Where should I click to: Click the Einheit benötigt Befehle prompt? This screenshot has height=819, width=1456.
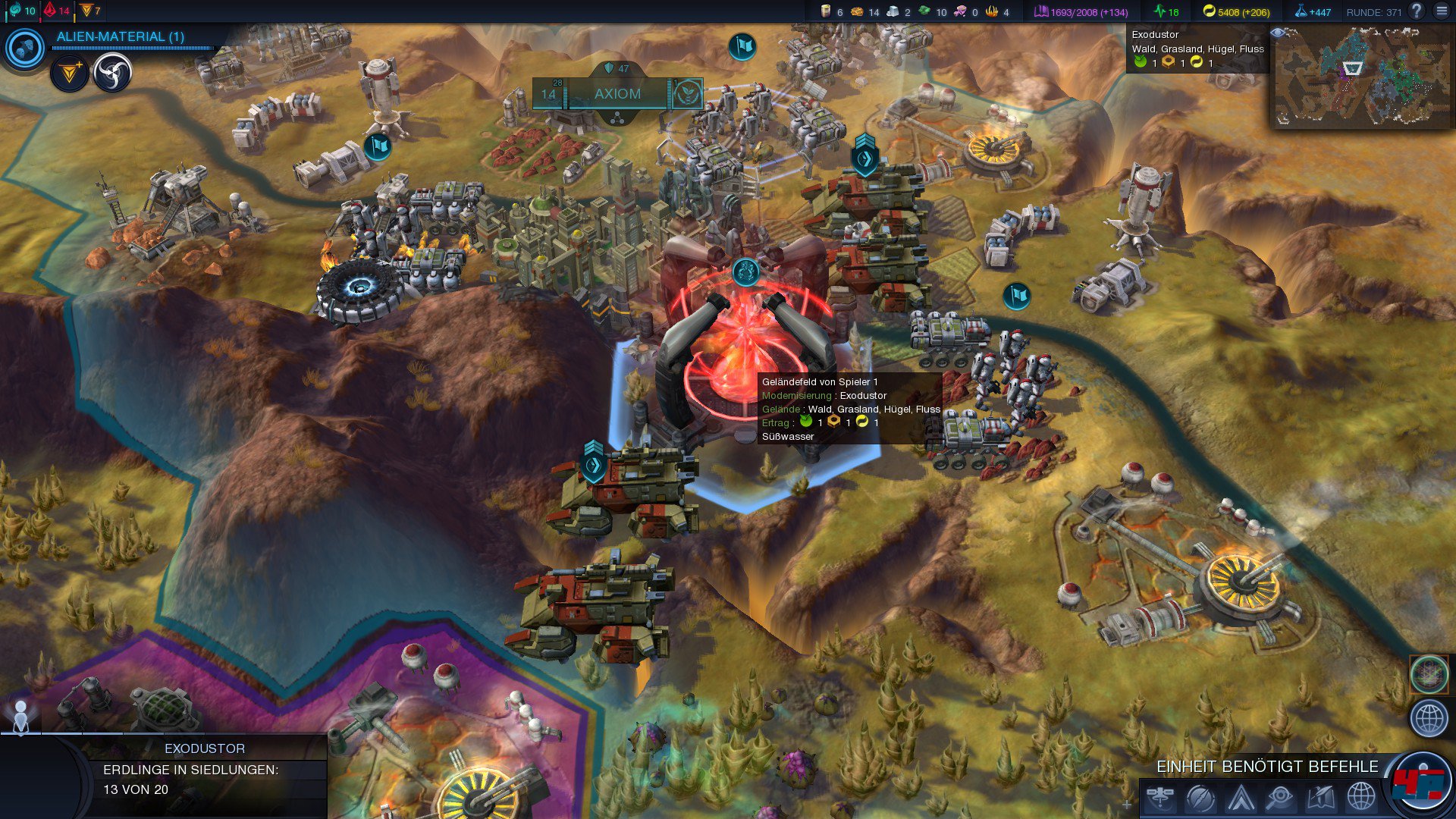click(1266, 767)
